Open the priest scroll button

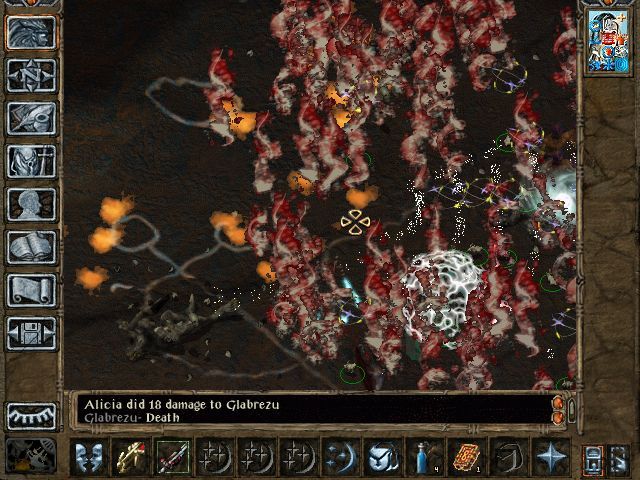(31, 289)
